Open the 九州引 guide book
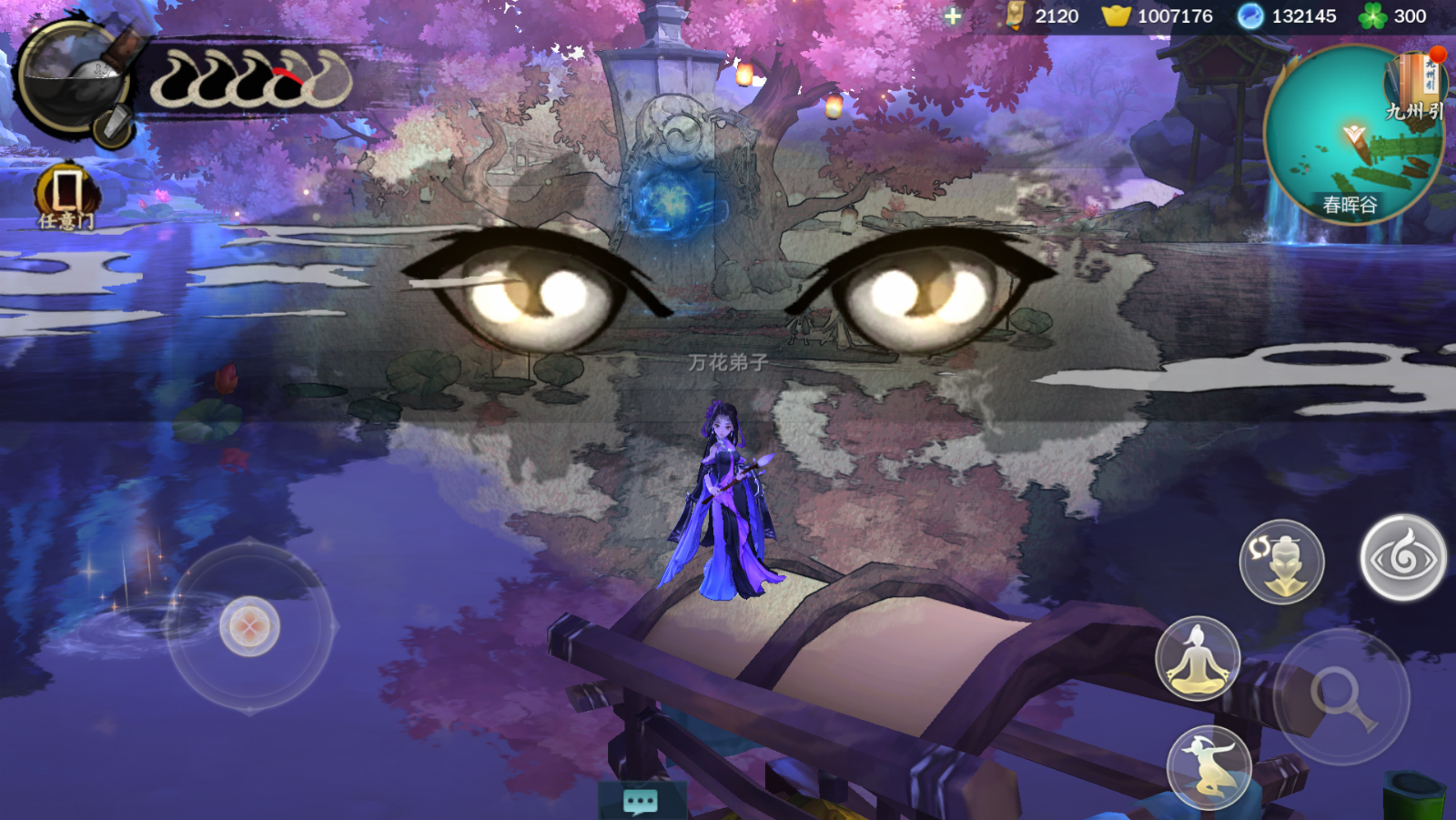 point(1414,87)
